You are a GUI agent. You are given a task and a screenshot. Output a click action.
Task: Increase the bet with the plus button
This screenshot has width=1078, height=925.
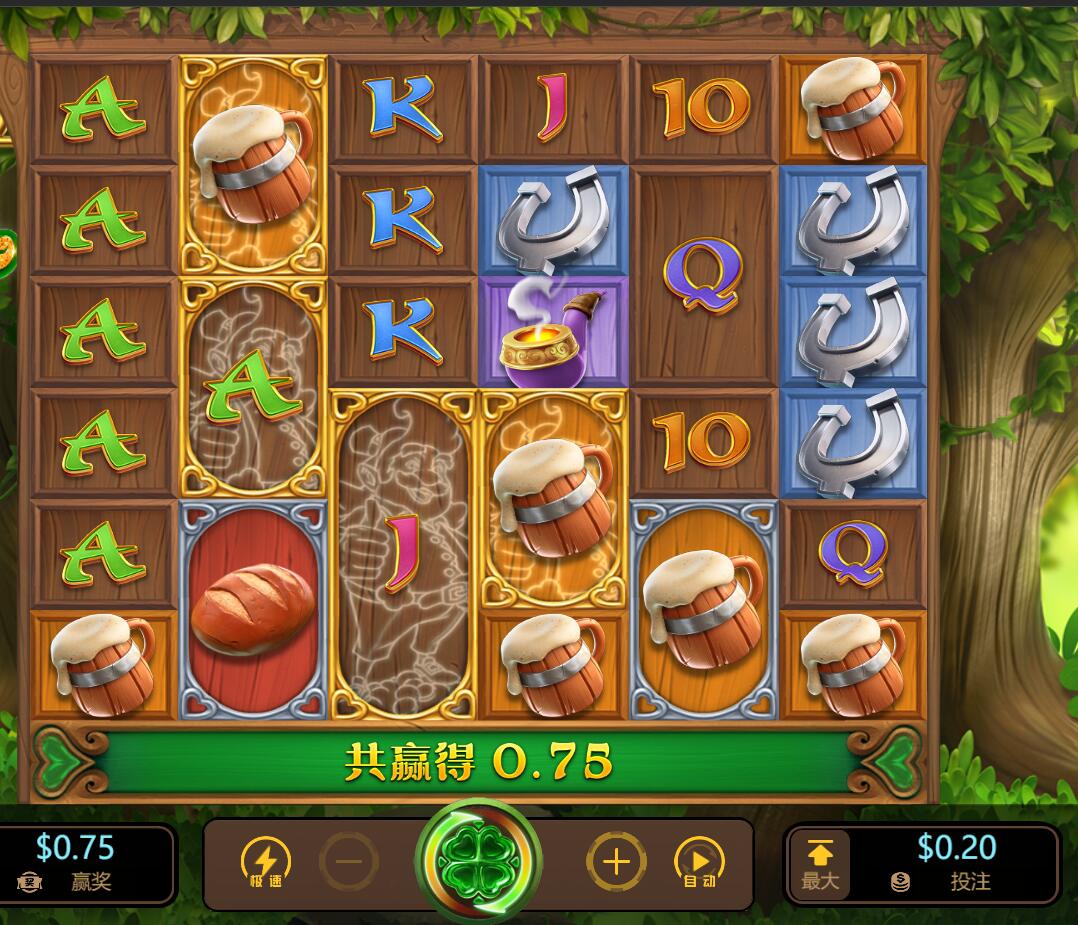pos(616,862)
